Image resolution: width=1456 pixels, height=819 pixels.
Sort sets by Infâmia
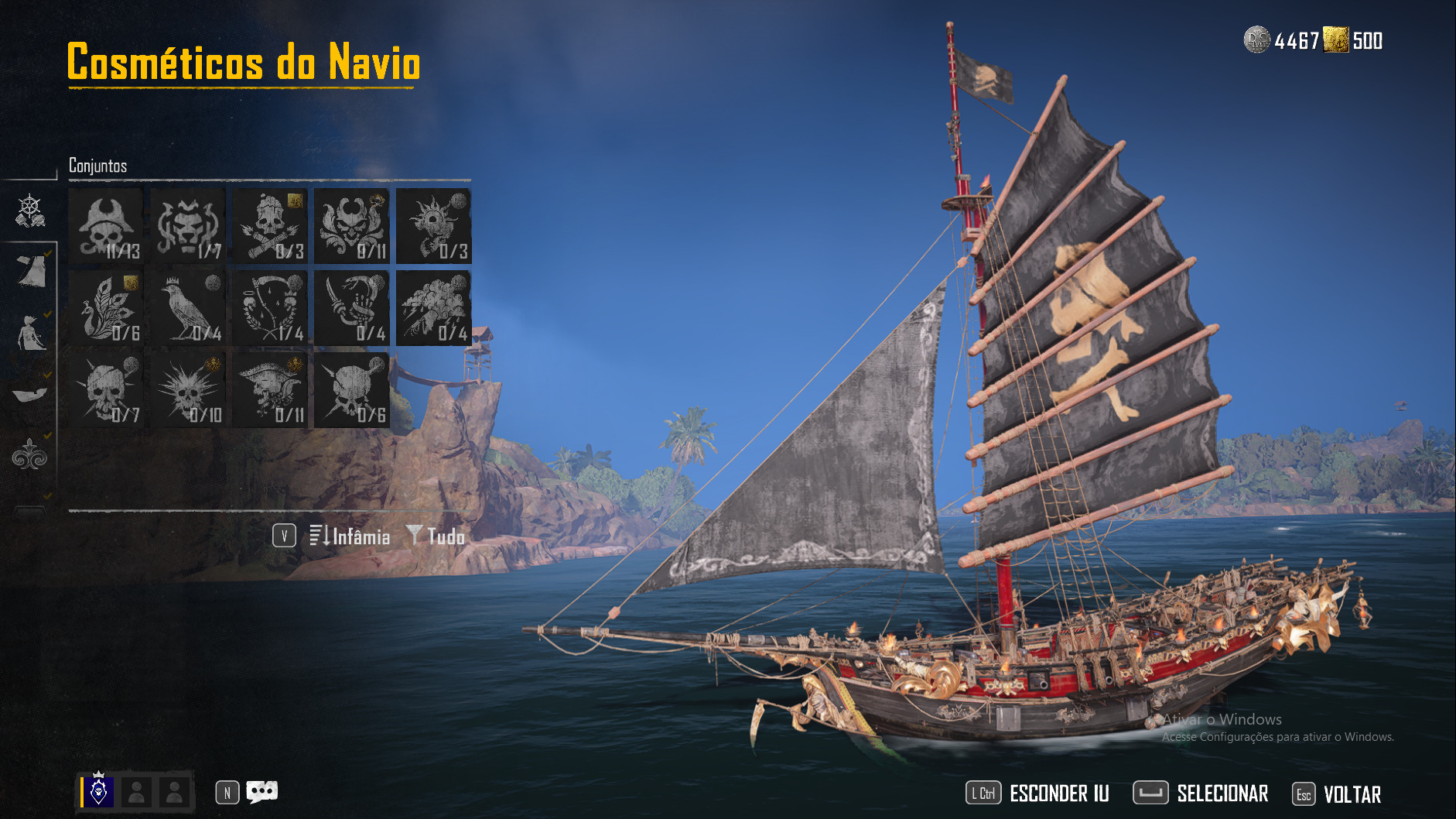pos(350,536)
